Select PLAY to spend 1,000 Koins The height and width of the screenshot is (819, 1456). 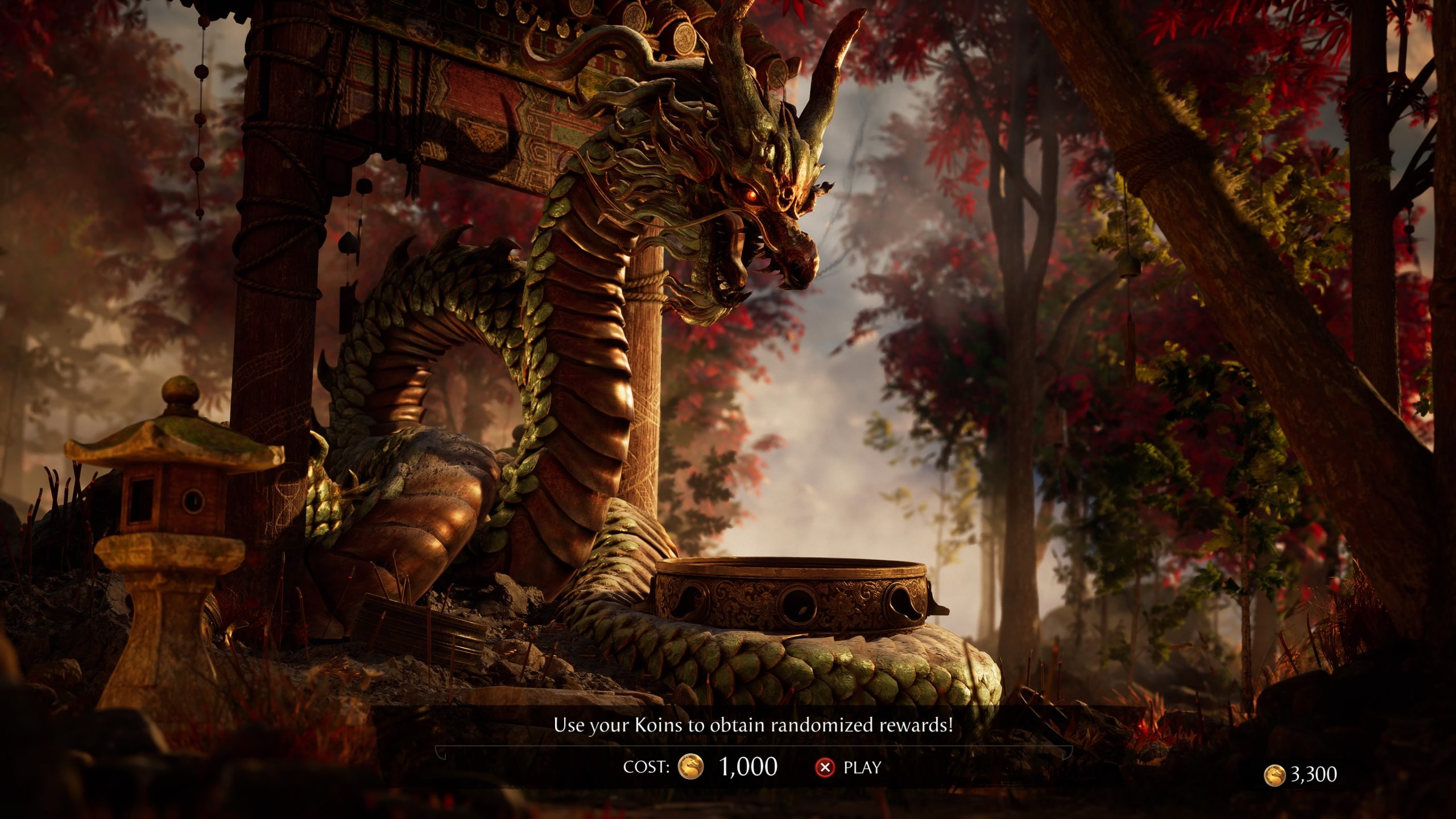849,767
